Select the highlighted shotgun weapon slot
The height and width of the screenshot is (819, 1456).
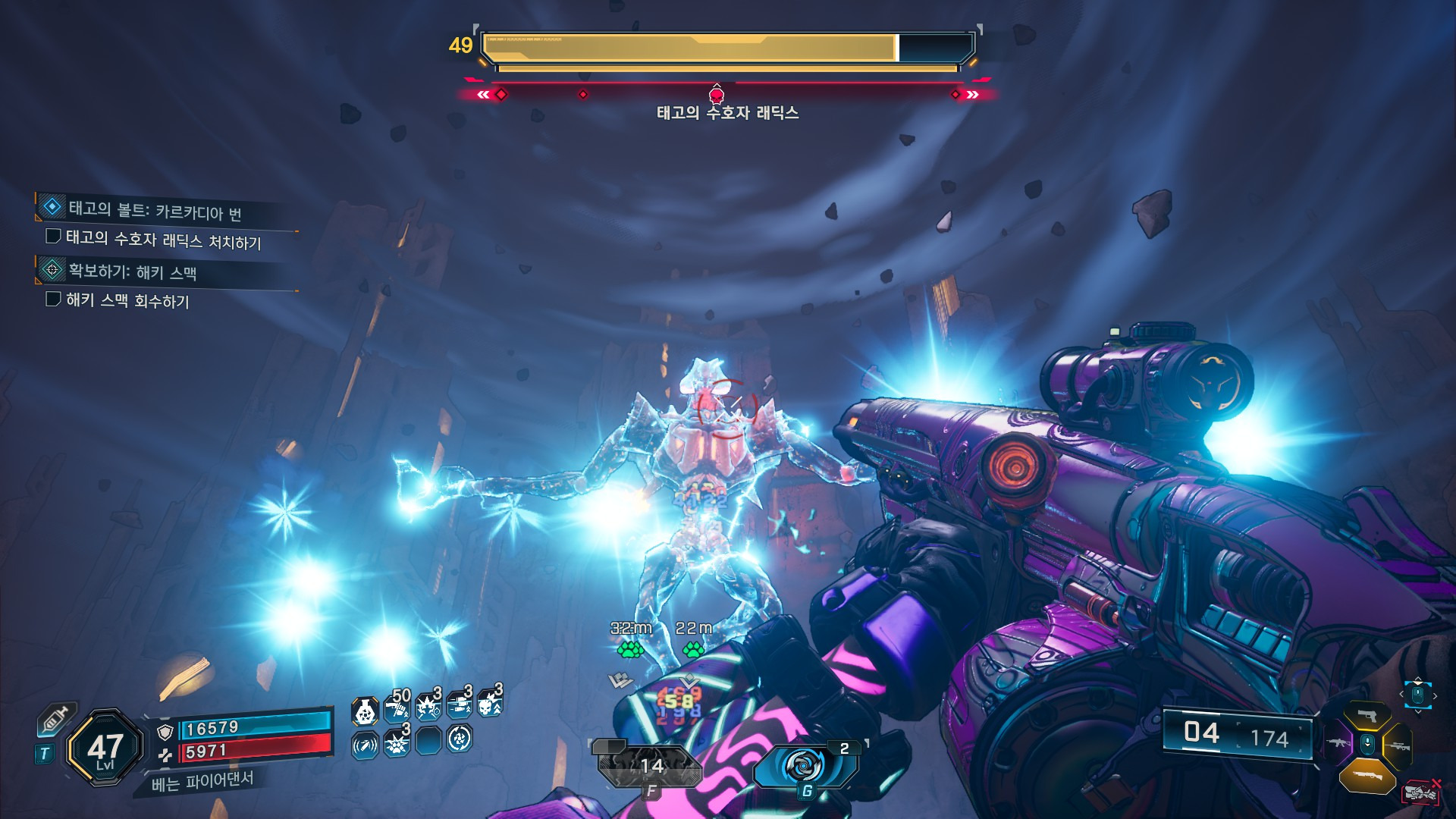[x=1367, y=775]
